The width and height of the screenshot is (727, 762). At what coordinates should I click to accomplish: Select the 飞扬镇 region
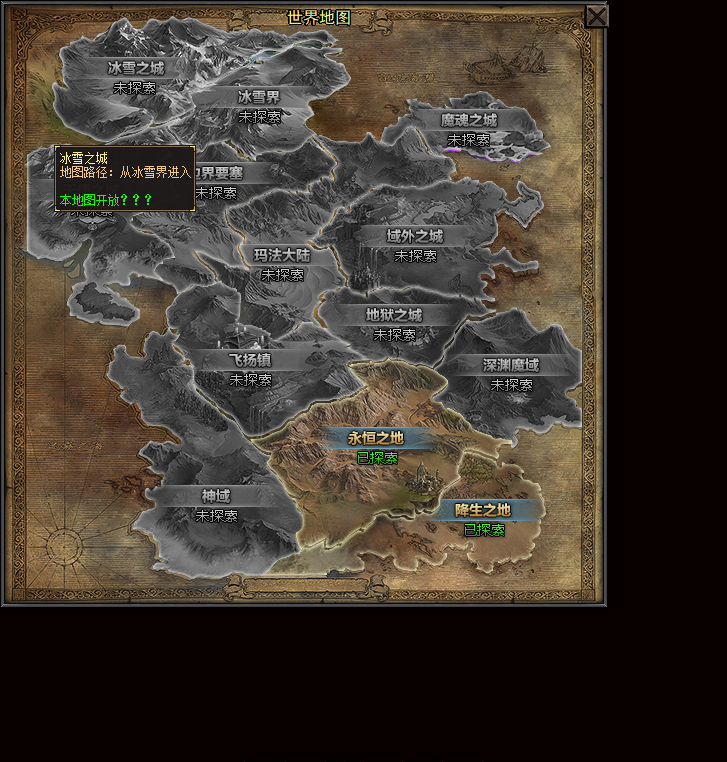(x=250, y=359)
